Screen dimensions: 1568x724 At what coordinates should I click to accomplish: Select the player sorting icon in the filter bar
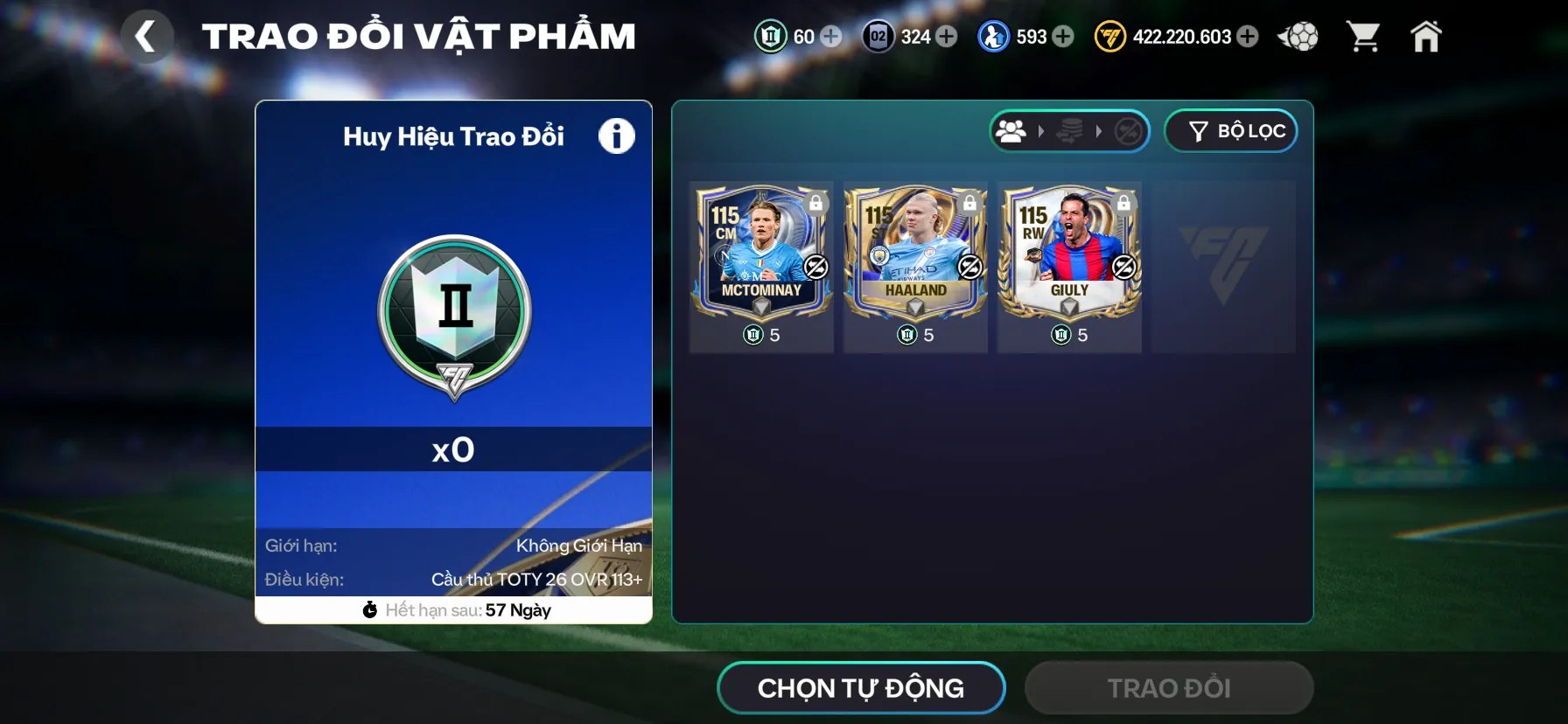(1012, 131)
